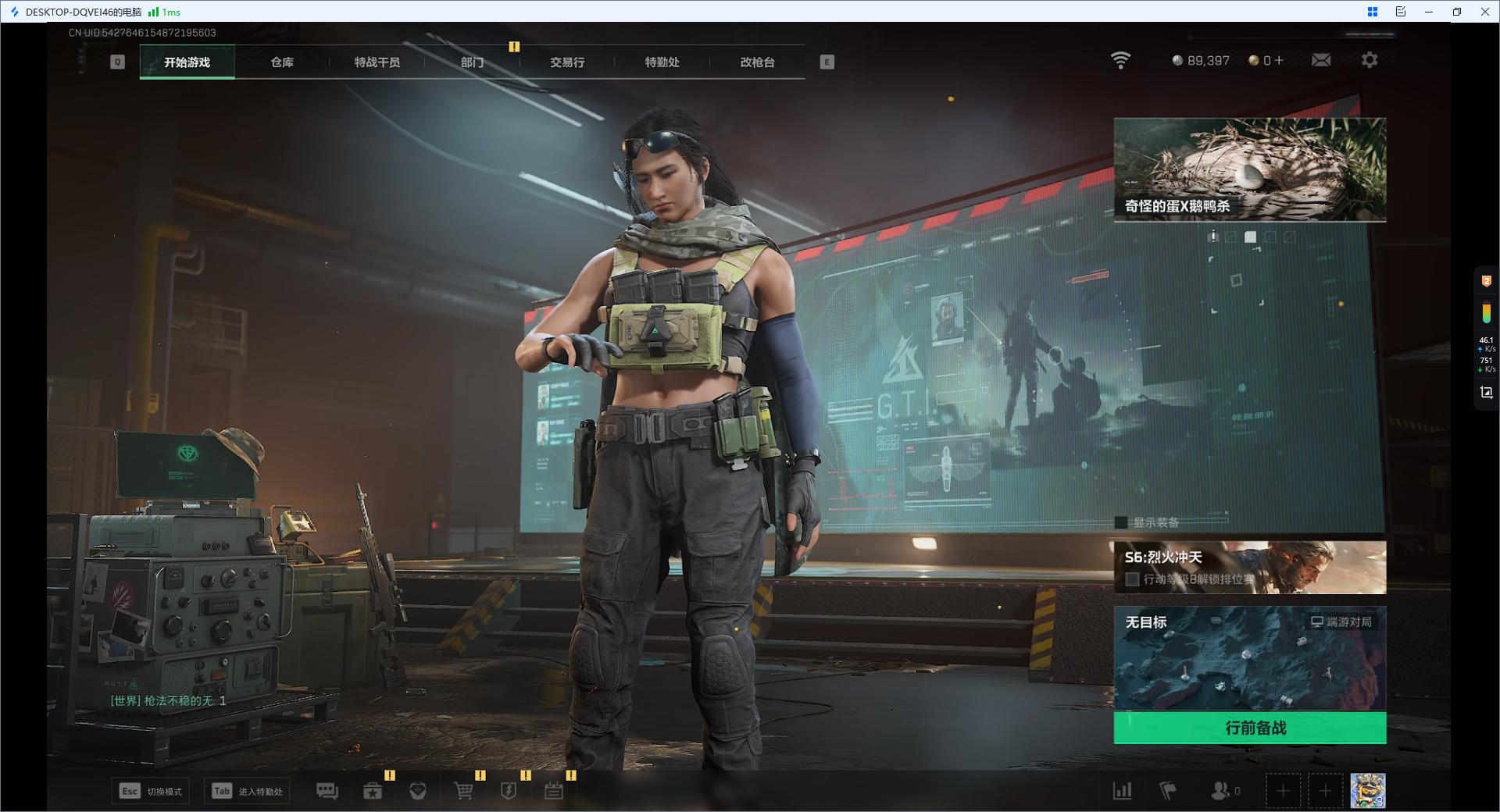Open the shopping cart store icon

pyautogui.click(x=464, y=791)
